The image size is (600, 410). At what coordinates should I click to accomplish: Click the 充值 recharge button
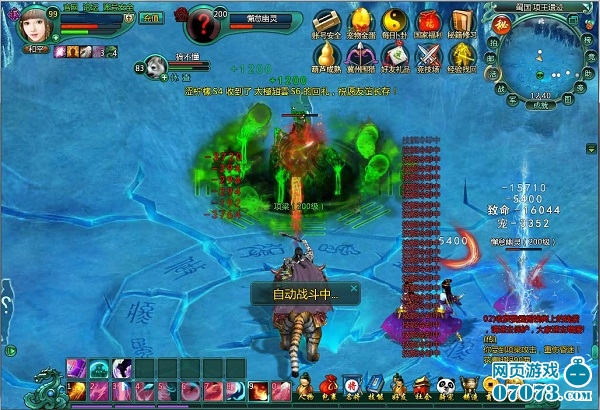pyautogui.click(x=150, y=18)
